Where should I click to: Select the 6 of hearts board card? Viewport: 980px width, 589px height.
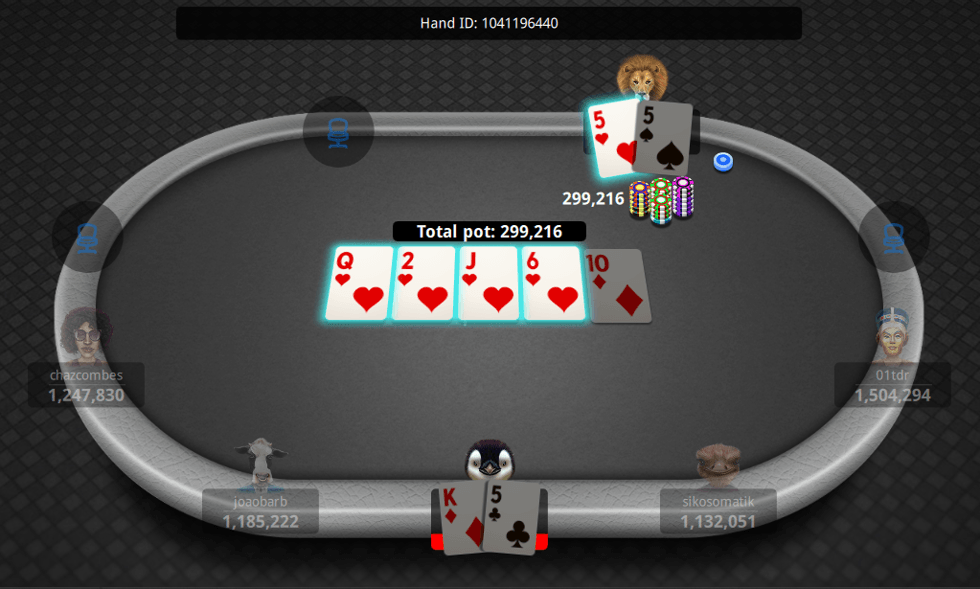[x=553, y=284]
